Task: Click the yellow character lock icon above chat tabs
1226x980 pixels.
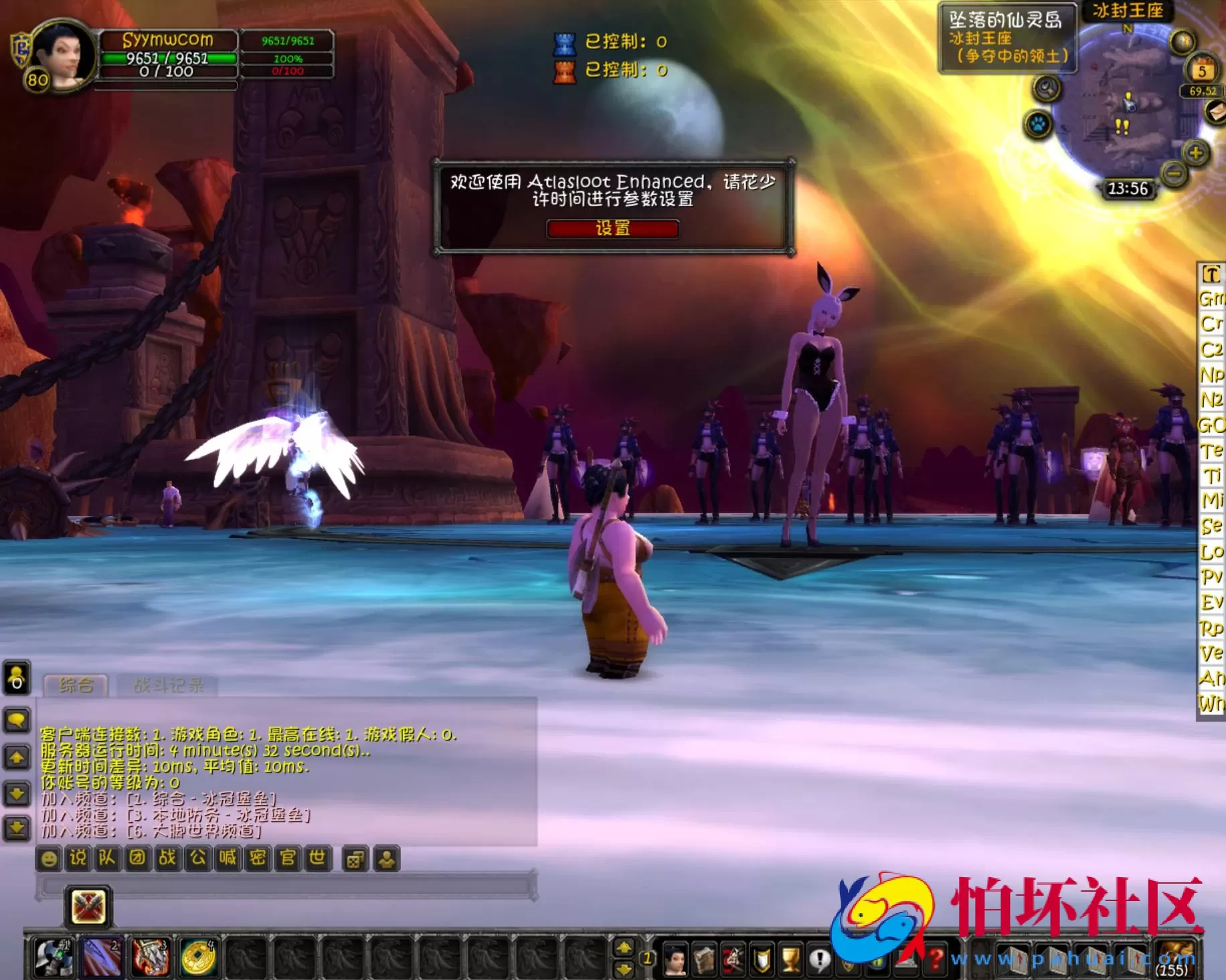Action: pyautogui.click(x=16, y=676)
